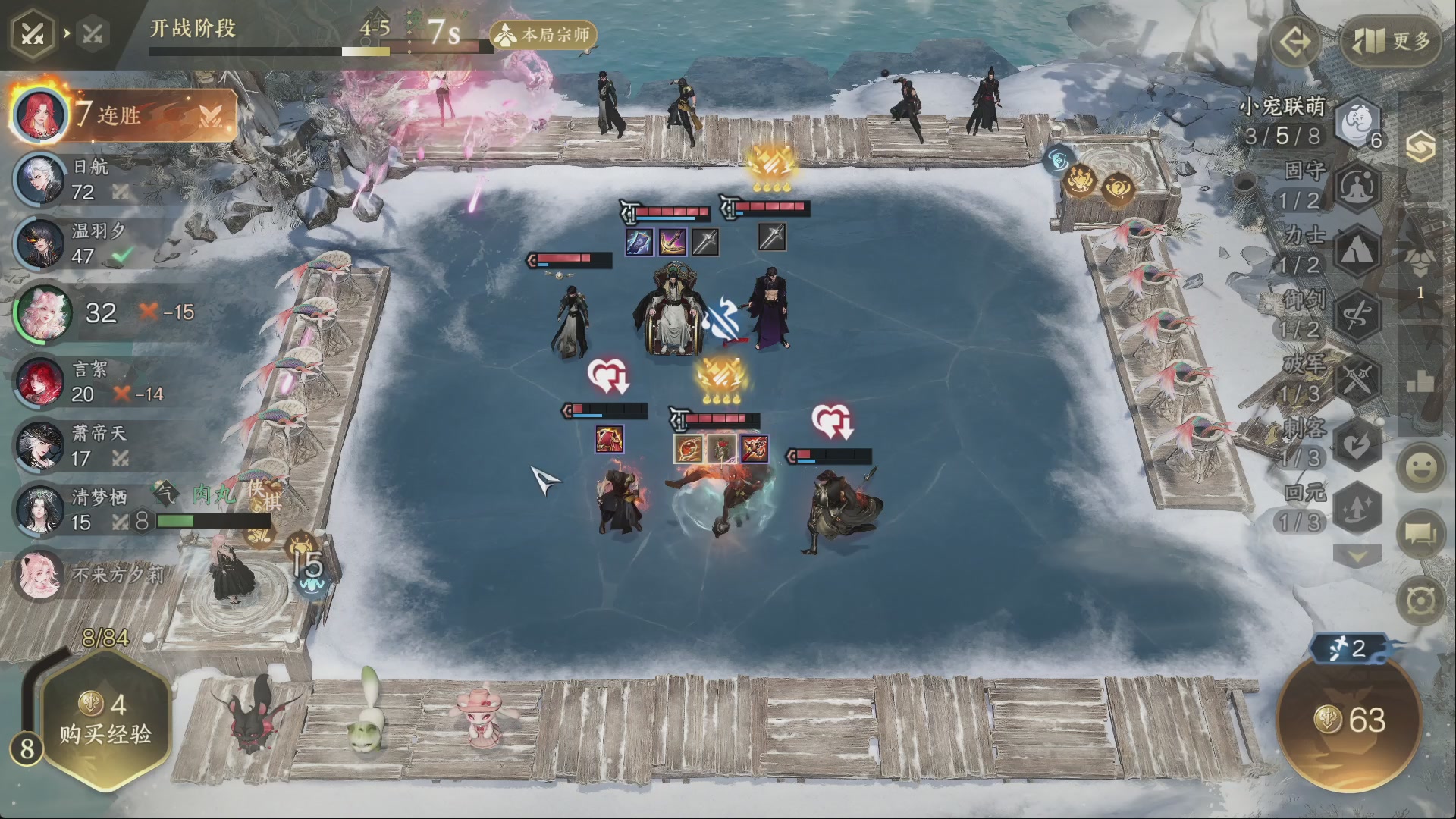Image resolution: width=1456 pixels, height=819 pixels.
Task: Inspect the 破军 crossed-swords synergy
Action: pyautogui.click(x=1357, y=379)
